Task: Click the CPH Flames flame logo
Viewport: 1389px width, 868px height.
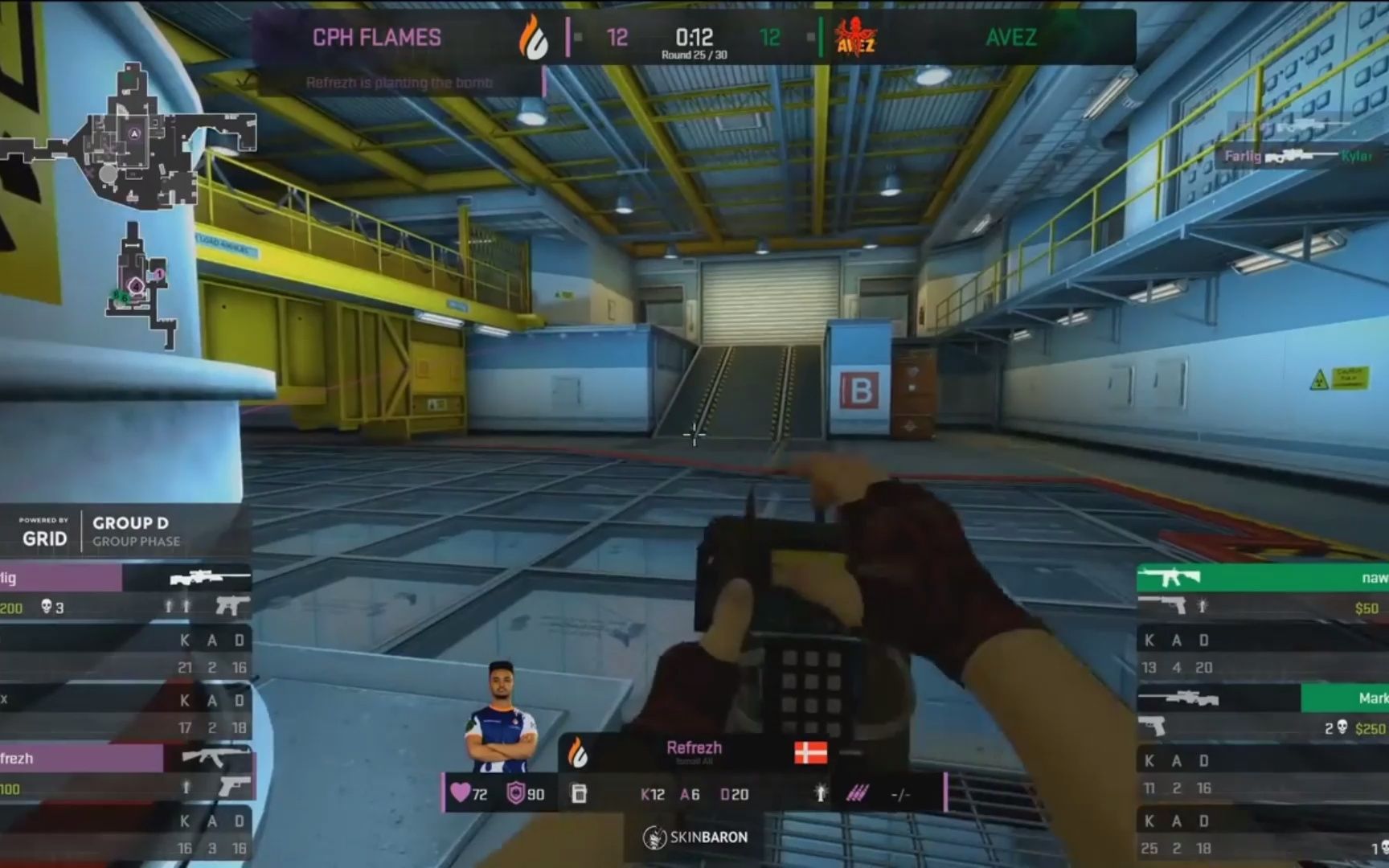Action: (535, 39)
